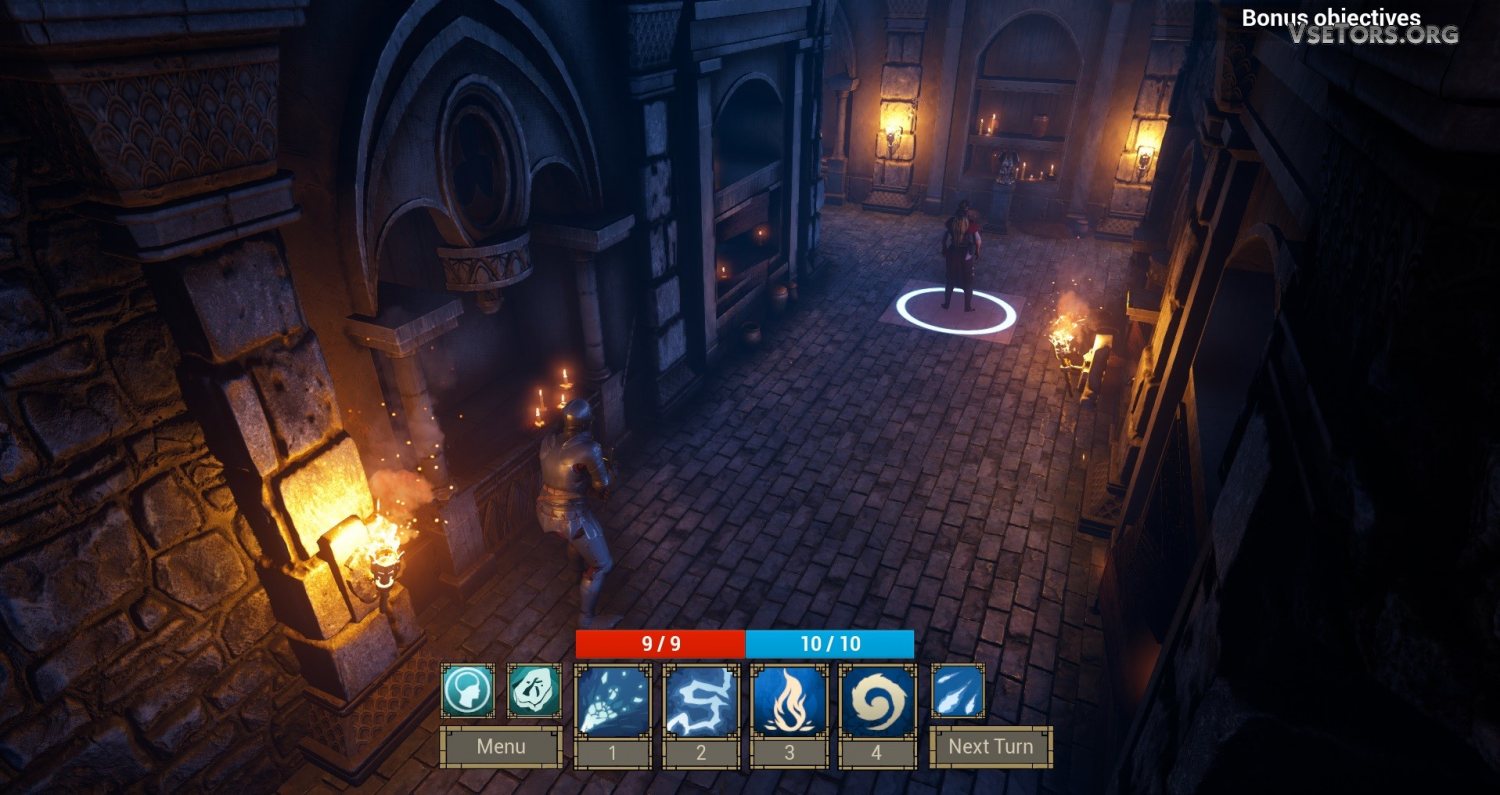Viewport: 1500px width, 795px height.
Task: Choose the fire spell in slot 3
Action: click(x=789, y=701)
